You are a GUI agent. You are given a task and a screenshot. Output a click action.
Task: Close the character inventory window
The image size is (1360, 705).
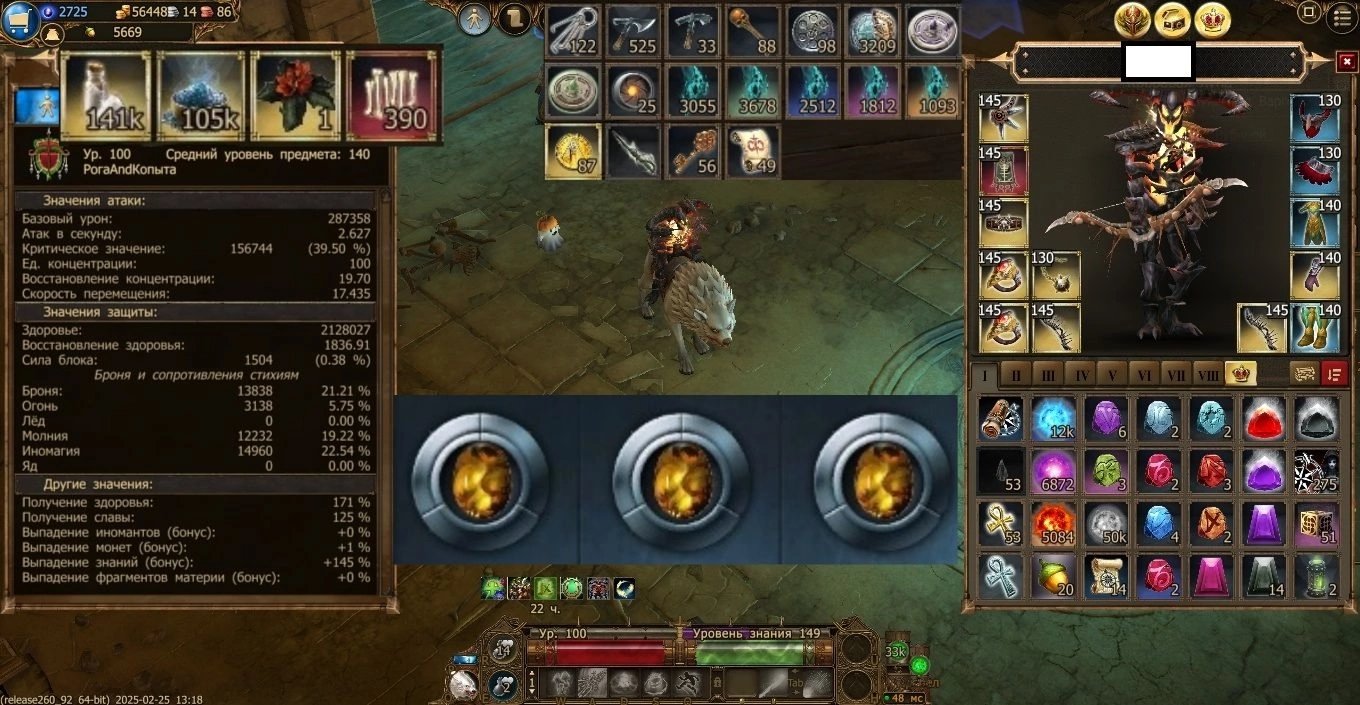pos(1346,62)
